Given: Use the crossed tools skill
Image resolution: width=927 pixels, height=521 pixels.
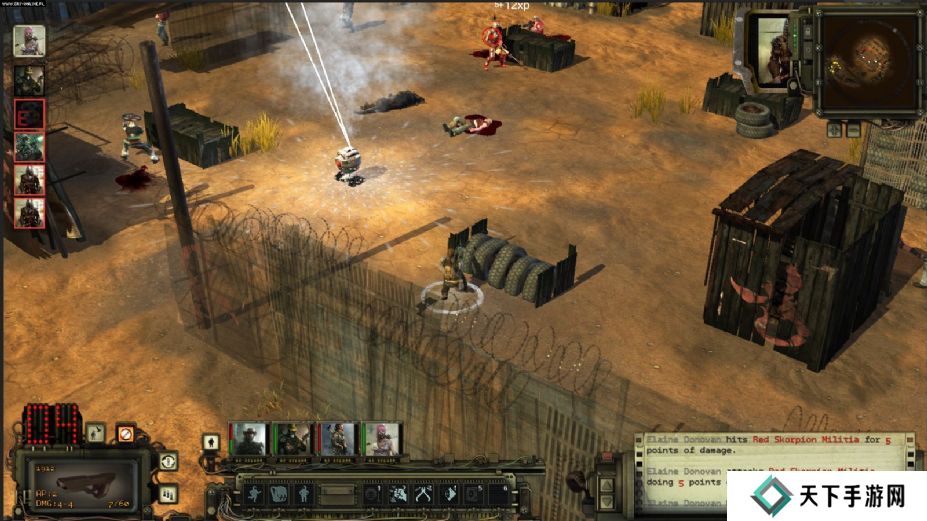Looking at the screenshot, I should (x=423, y=493).
